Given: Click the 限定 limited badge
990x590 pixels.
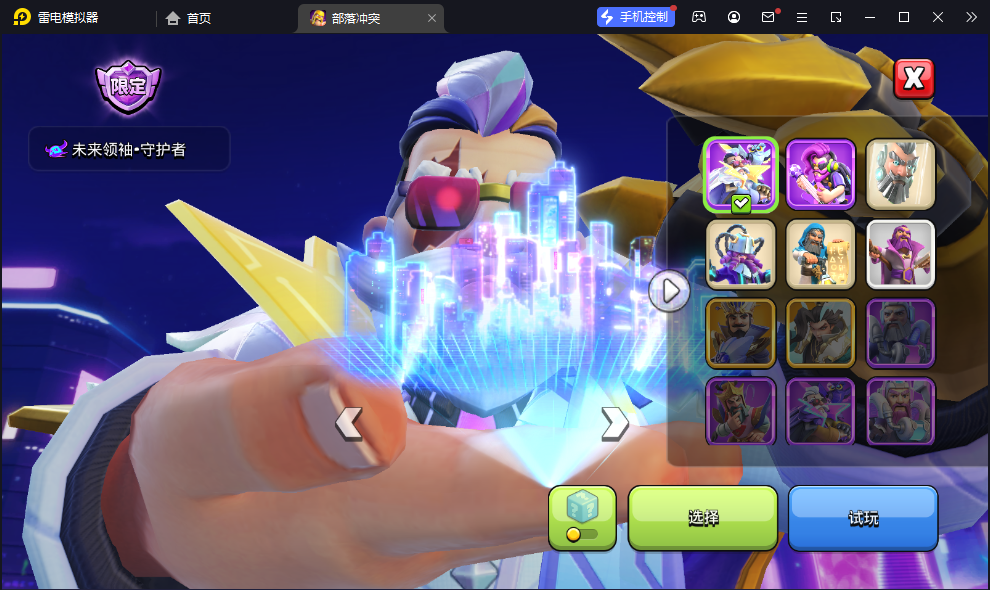Looking at the screenshot, I should [128, 86].
